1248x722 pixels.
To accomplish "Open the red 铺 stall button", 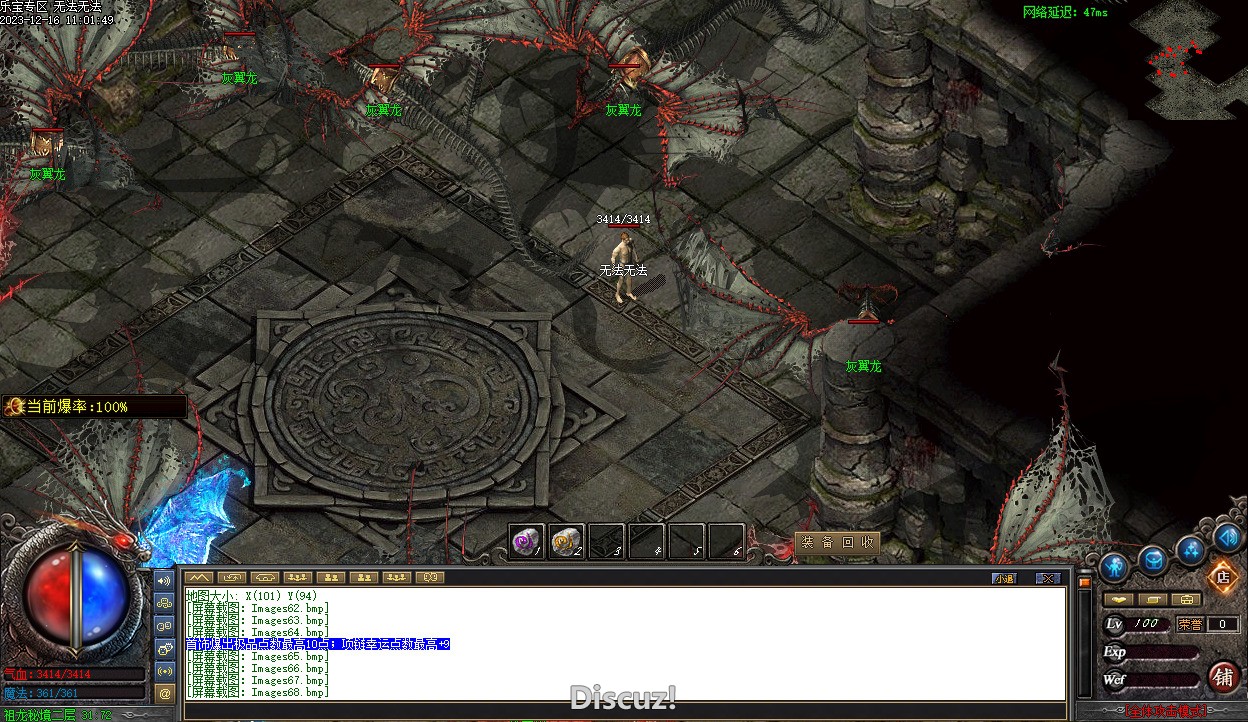I will [1223, 677].
